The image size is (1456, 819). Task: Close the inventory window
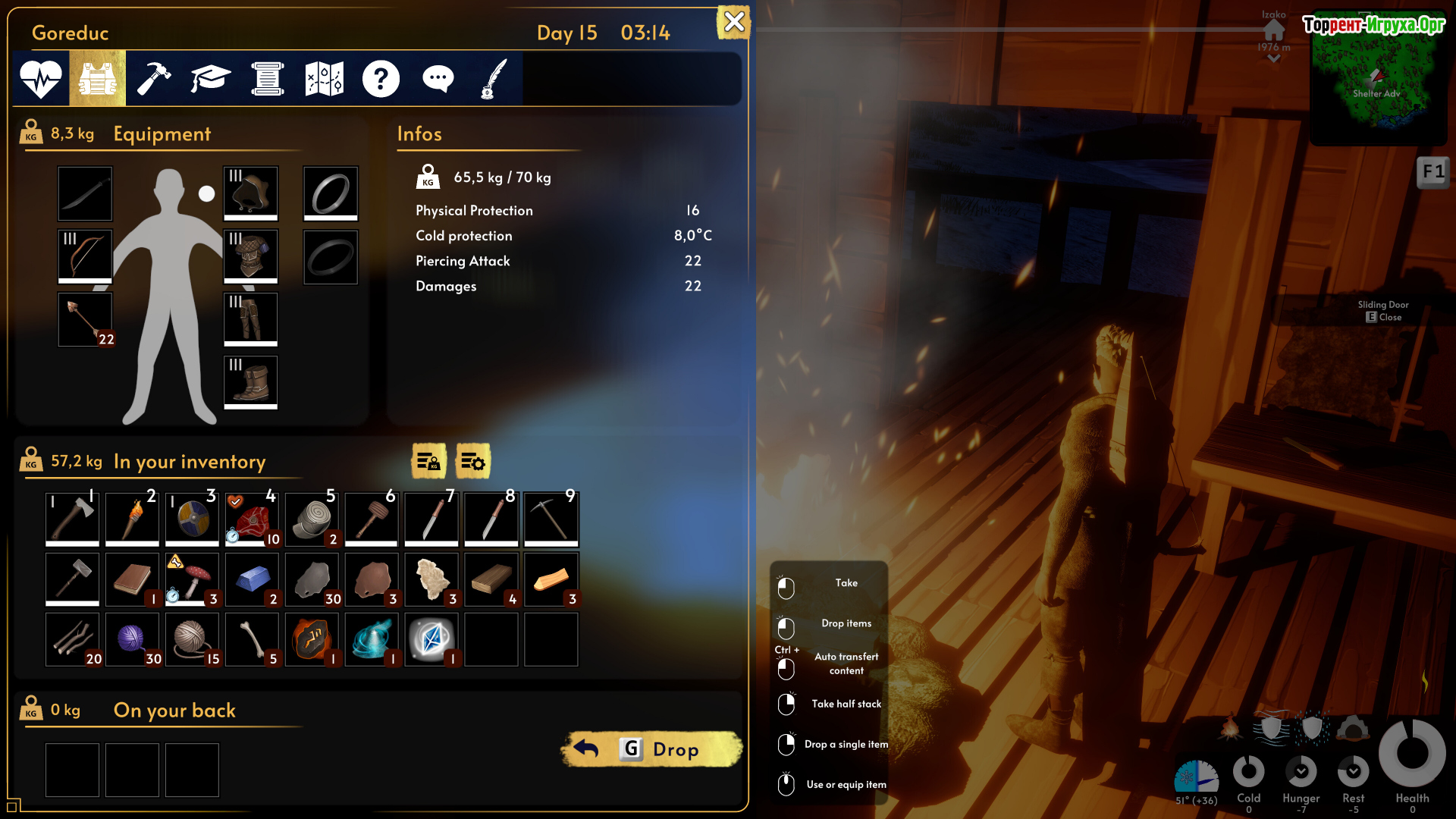(x=733, y=22)
